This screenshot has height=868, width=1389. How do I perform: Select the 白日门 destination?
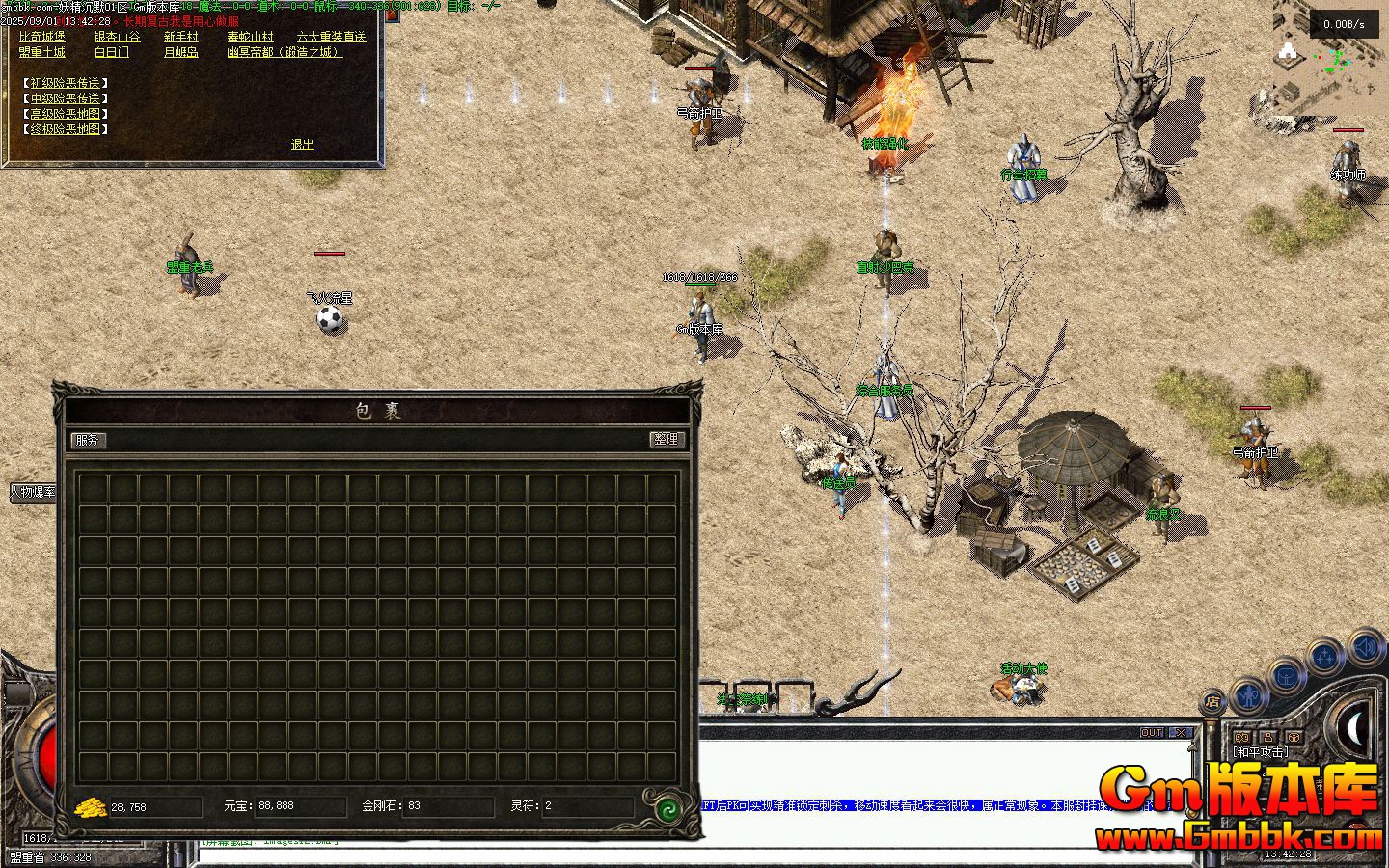(111, 52)
